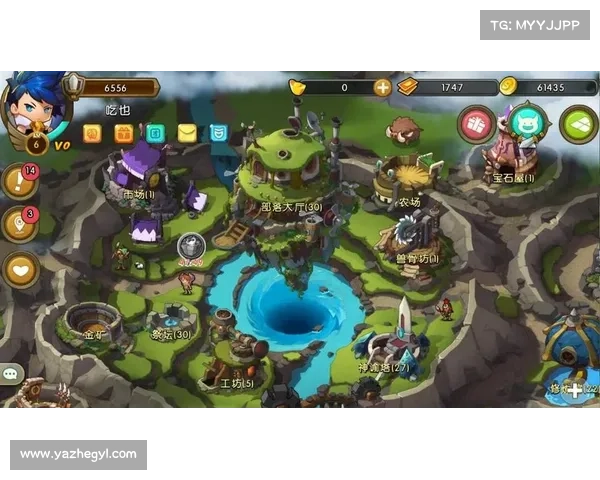Screen dimensions: 600x480
Task: Select the Tribe Hall (部落大厅) building label
Action: [x=290, y=207]
